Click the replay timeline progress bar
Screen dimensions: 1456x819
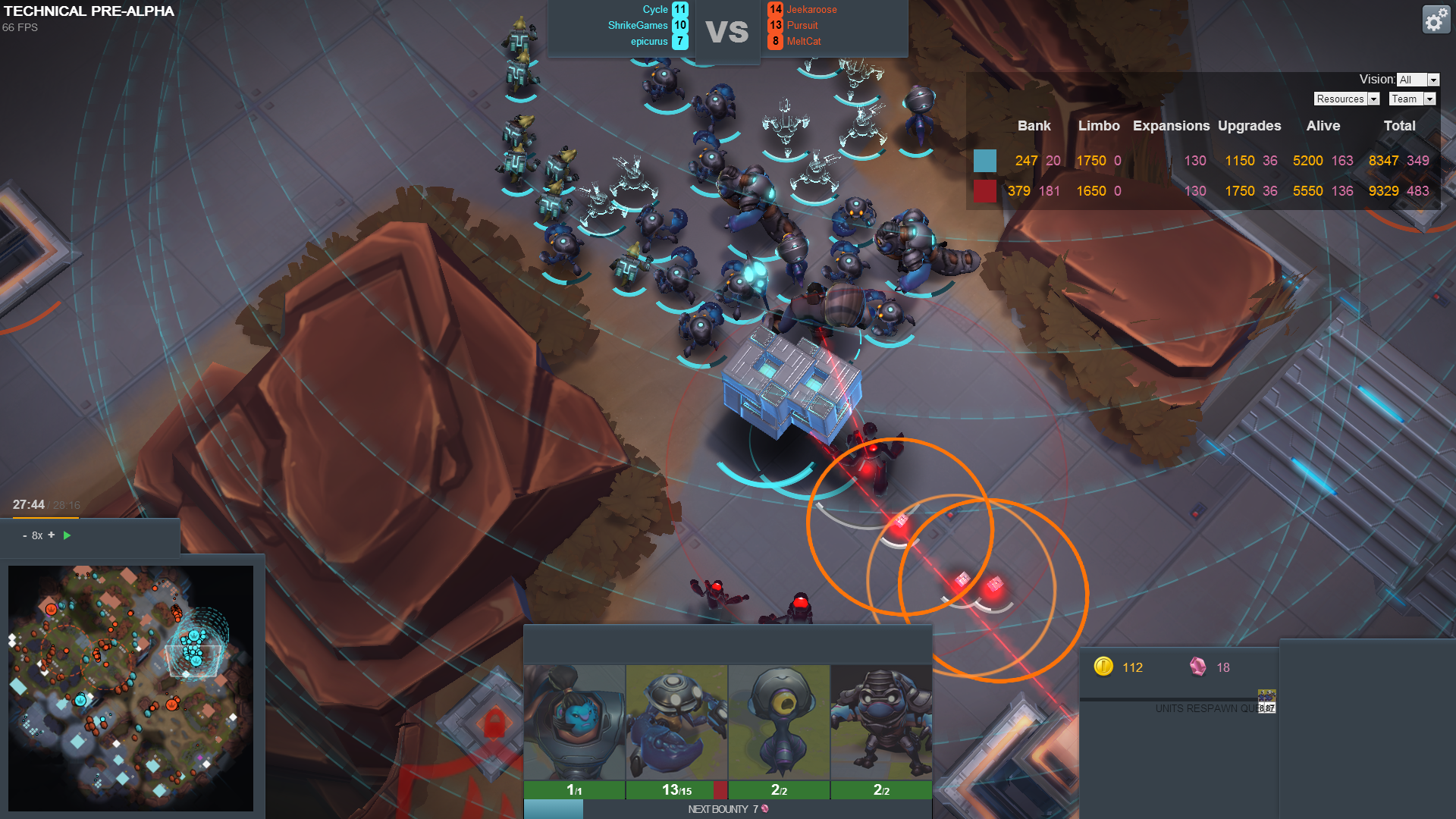pos(45,517)
